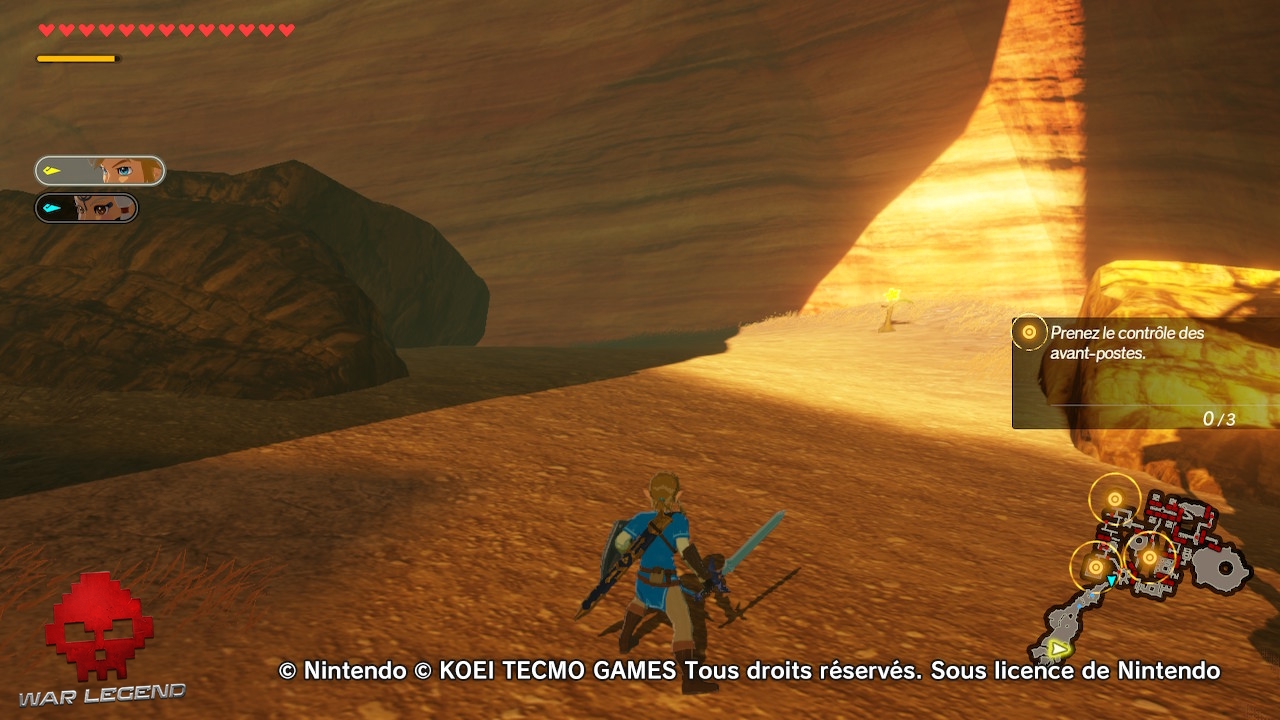1280x720 pixels.
Task: Select Link's portrait in the character list
Action: click(97, 170)
